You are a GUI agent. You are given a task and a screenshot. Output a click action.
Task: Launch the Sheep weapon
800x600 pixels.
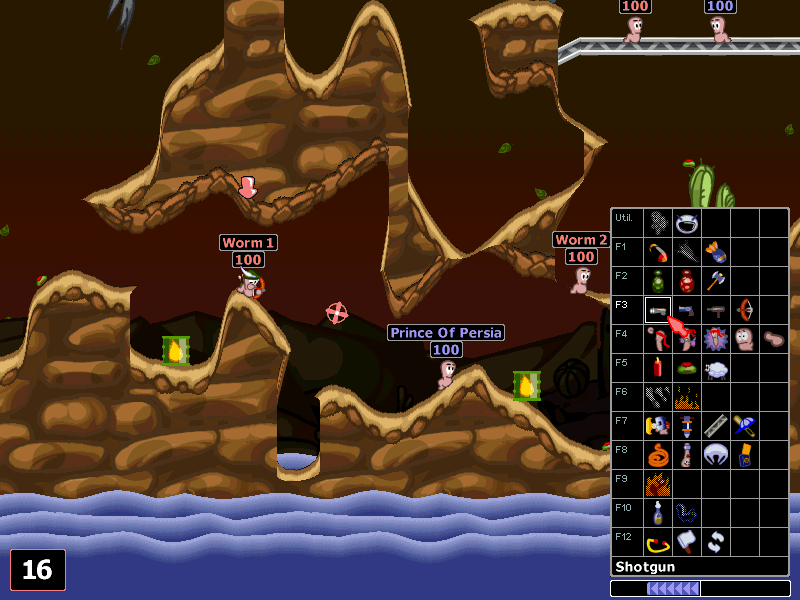click(715, 368)
